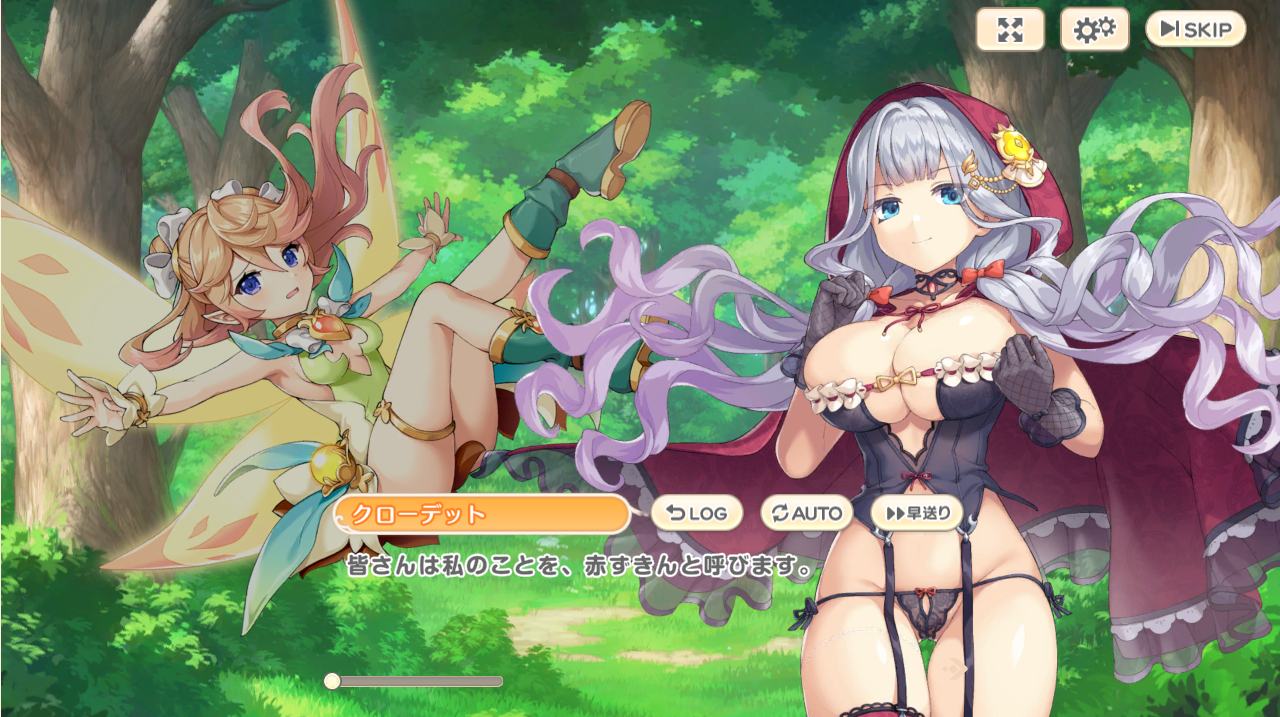The image size is (1280, 717).
Task: Open the dialogue LOG
Action: click(697, 513)
